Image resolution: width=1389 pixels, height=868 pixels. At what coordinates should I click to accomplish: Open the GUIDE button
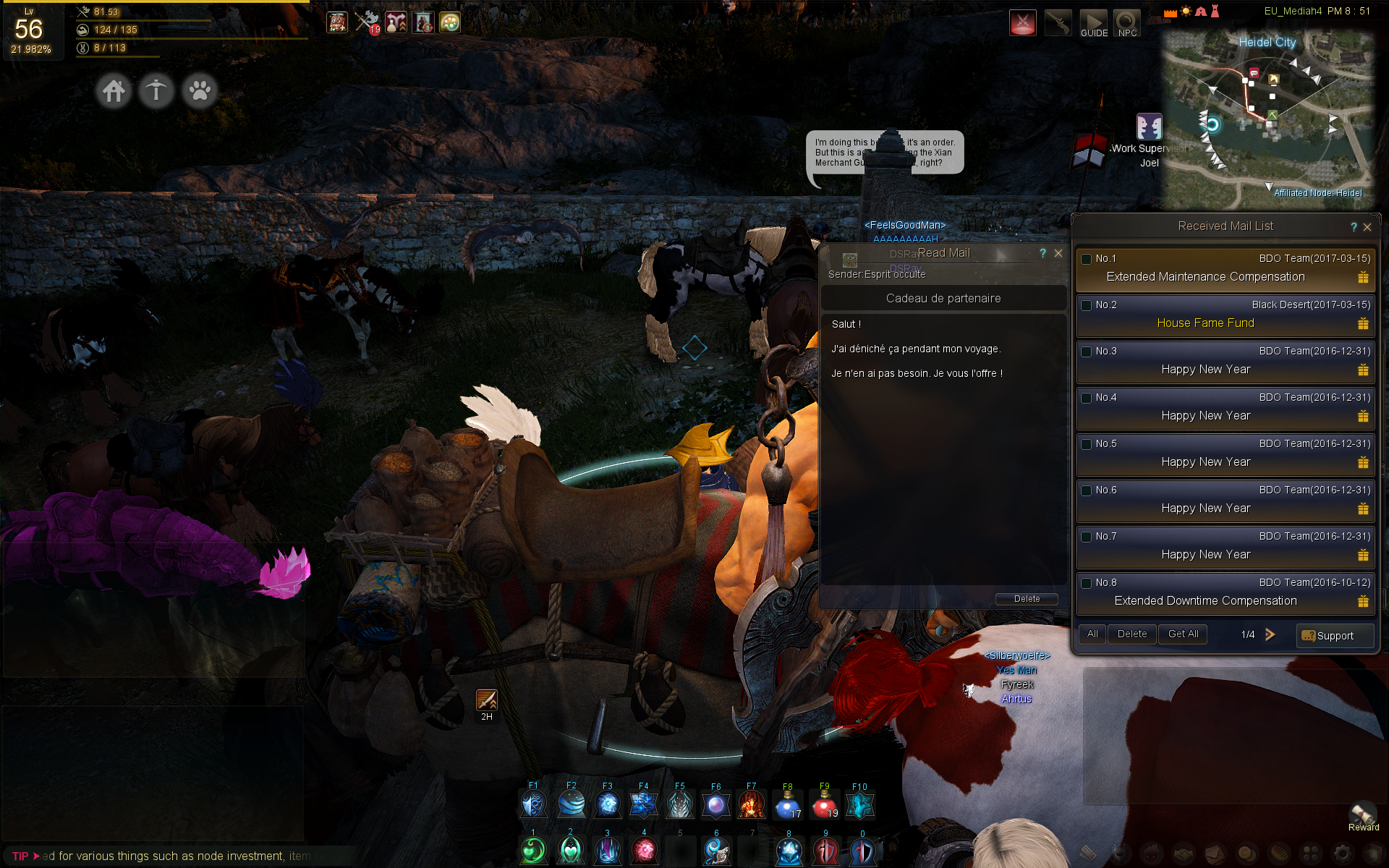(1094, 23)
